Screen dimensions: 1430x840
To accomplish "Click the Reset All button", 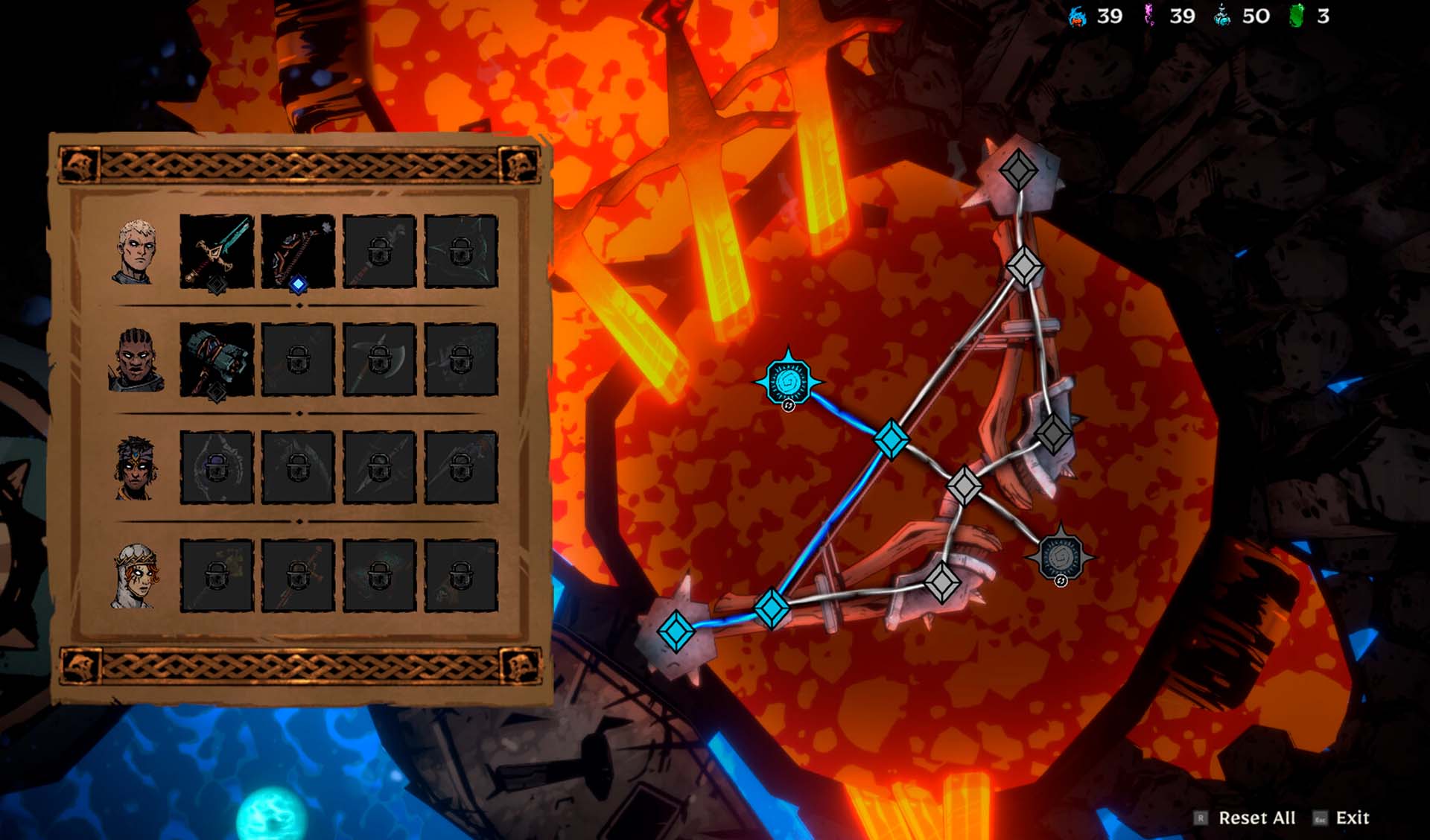I will click(x=1256, y=818).
